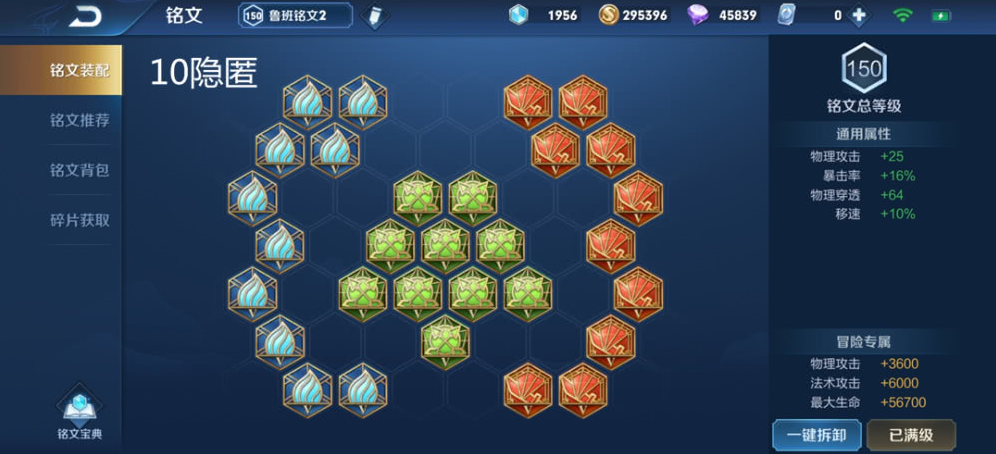Switch to the 铭文装配 tab
This screenshot has height=454, width=996.
click(79, 70)
